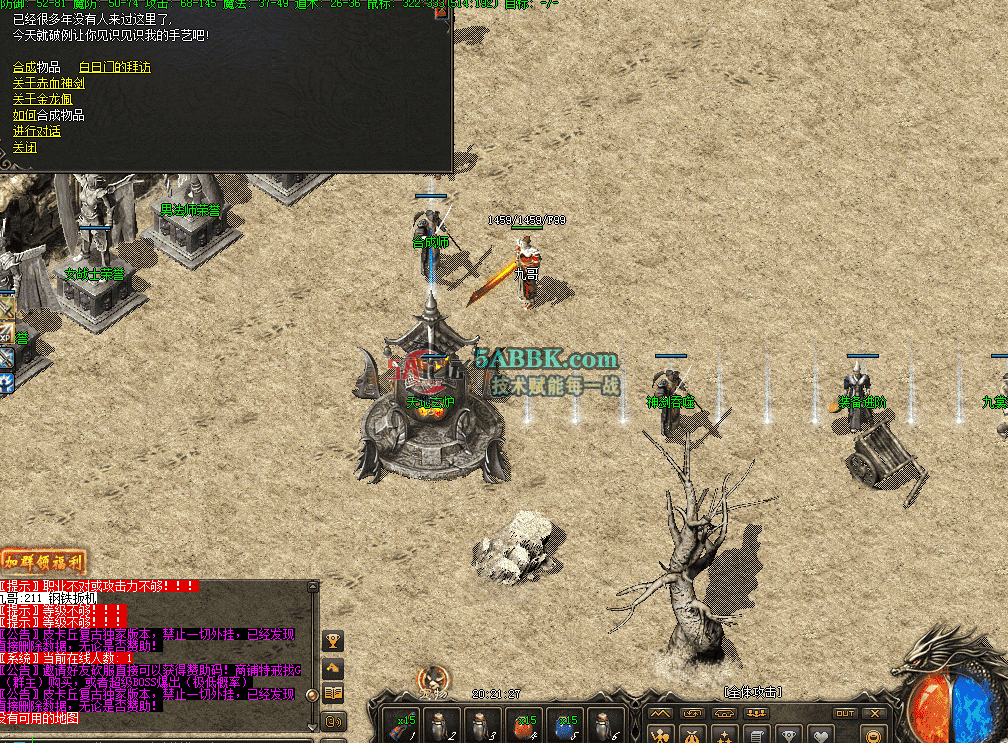Image resolution: width=1008 pixels, height=743 pixels.
Task: Choose the 合成物品 dialogue option
Action: pos(36,67)
